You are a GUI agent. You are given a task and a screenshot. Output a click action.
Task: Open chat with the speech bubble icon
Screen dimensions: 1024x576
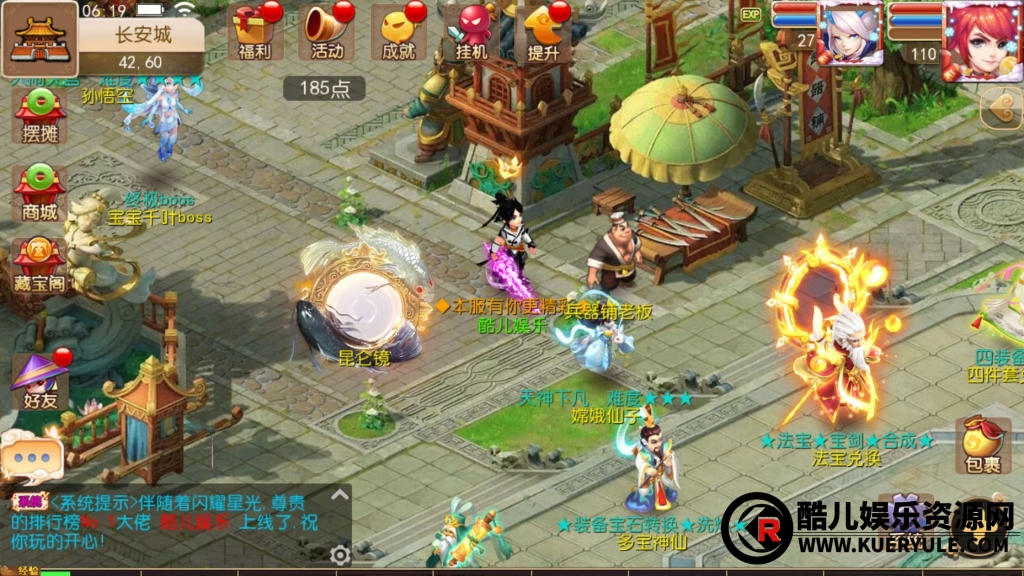click(x=31, y=457)
